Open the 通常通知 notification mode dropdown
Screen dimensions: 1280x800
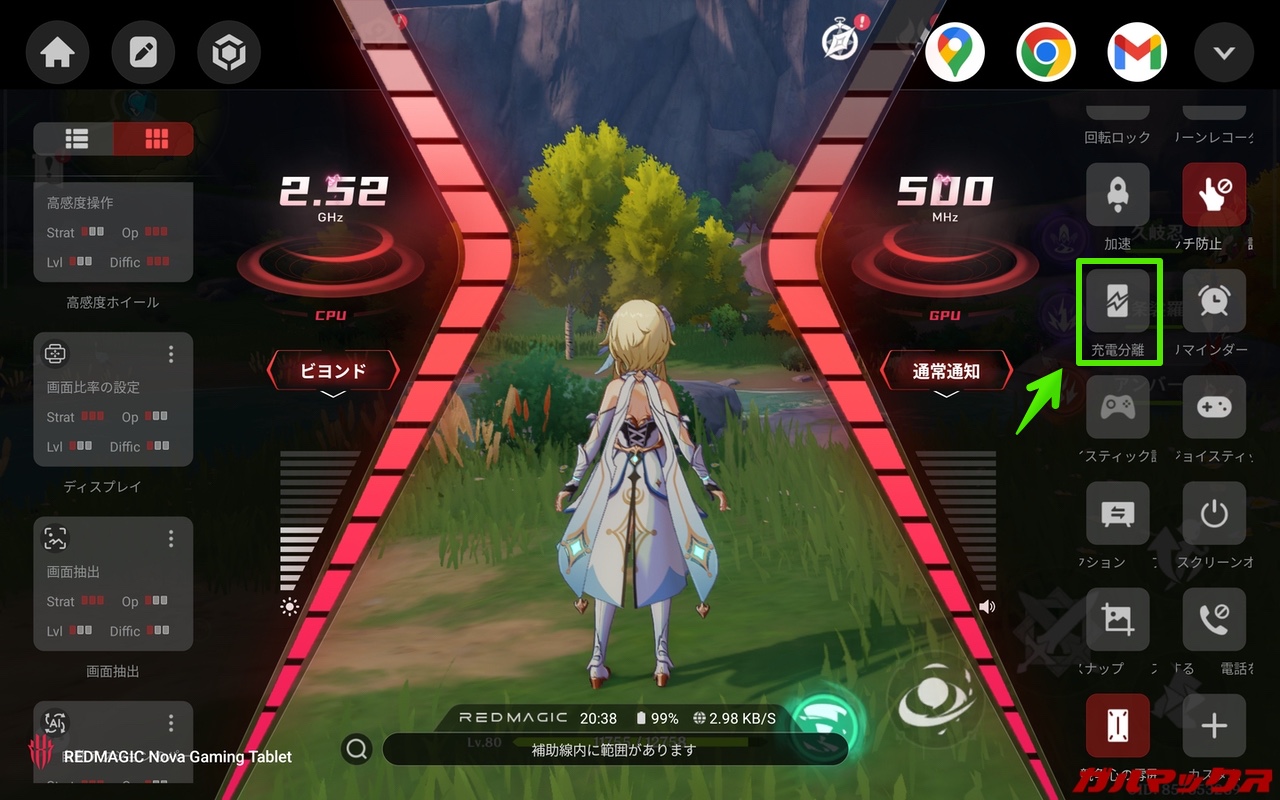(946, 372)
